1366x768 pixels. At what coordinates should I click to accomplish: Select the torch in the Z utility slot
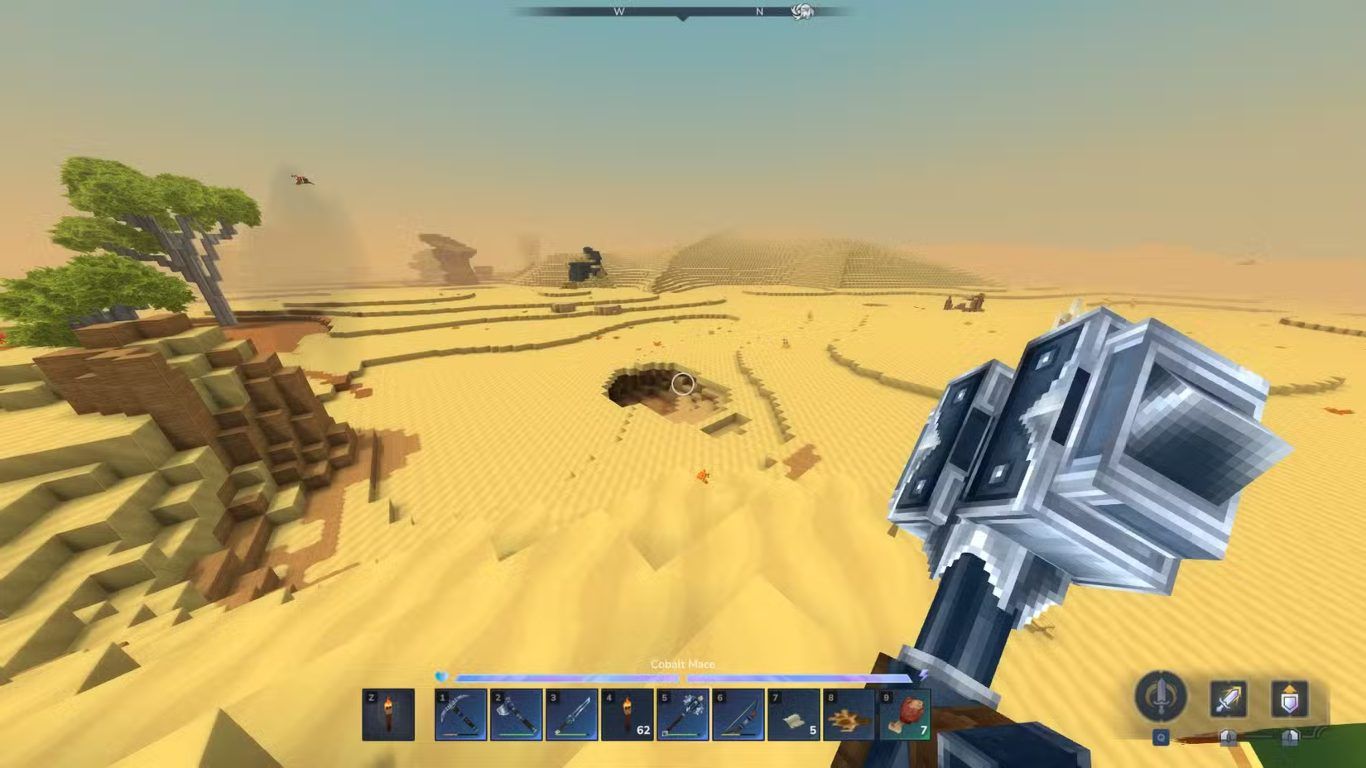pyautogui.click(x=388, y=714)
